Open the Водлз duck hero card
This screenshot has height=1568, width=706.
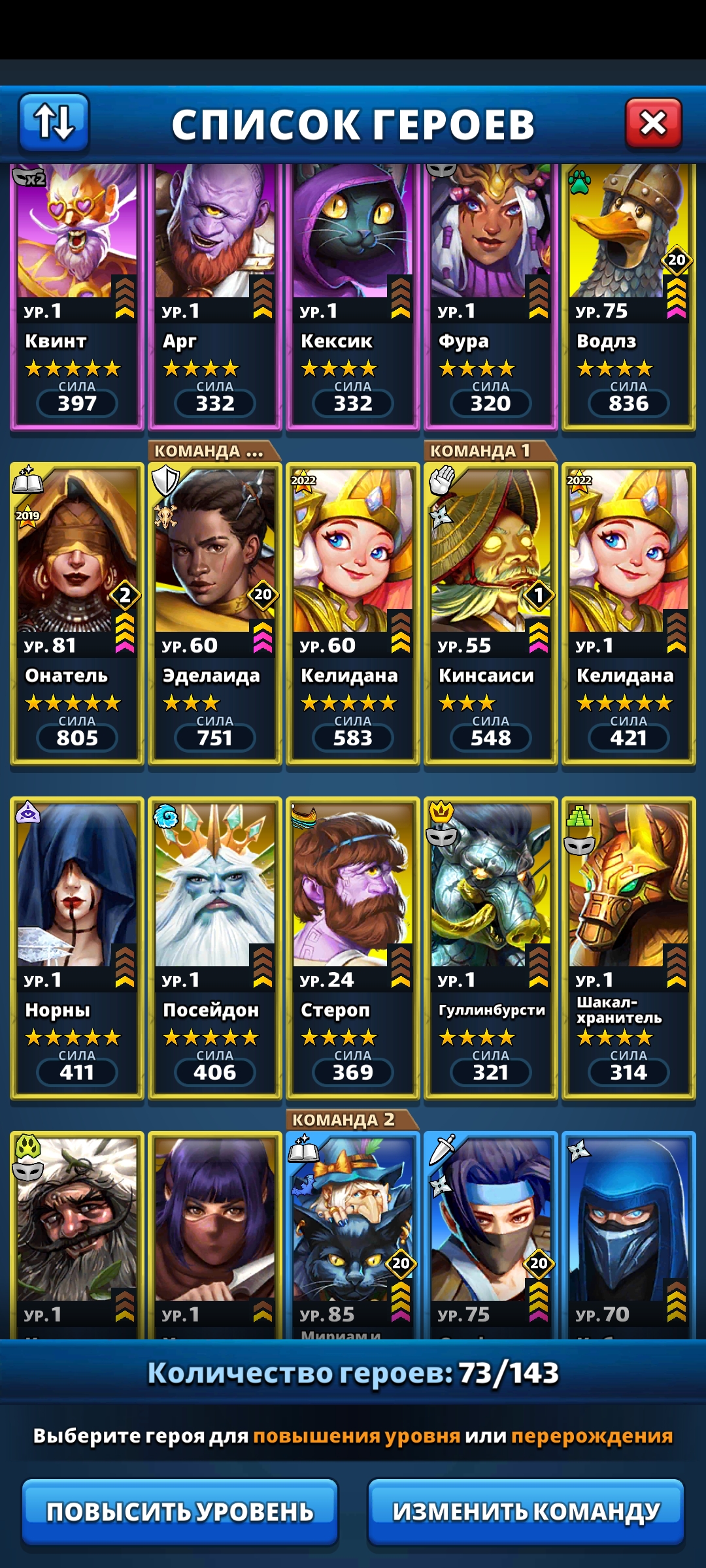(629, 294)
